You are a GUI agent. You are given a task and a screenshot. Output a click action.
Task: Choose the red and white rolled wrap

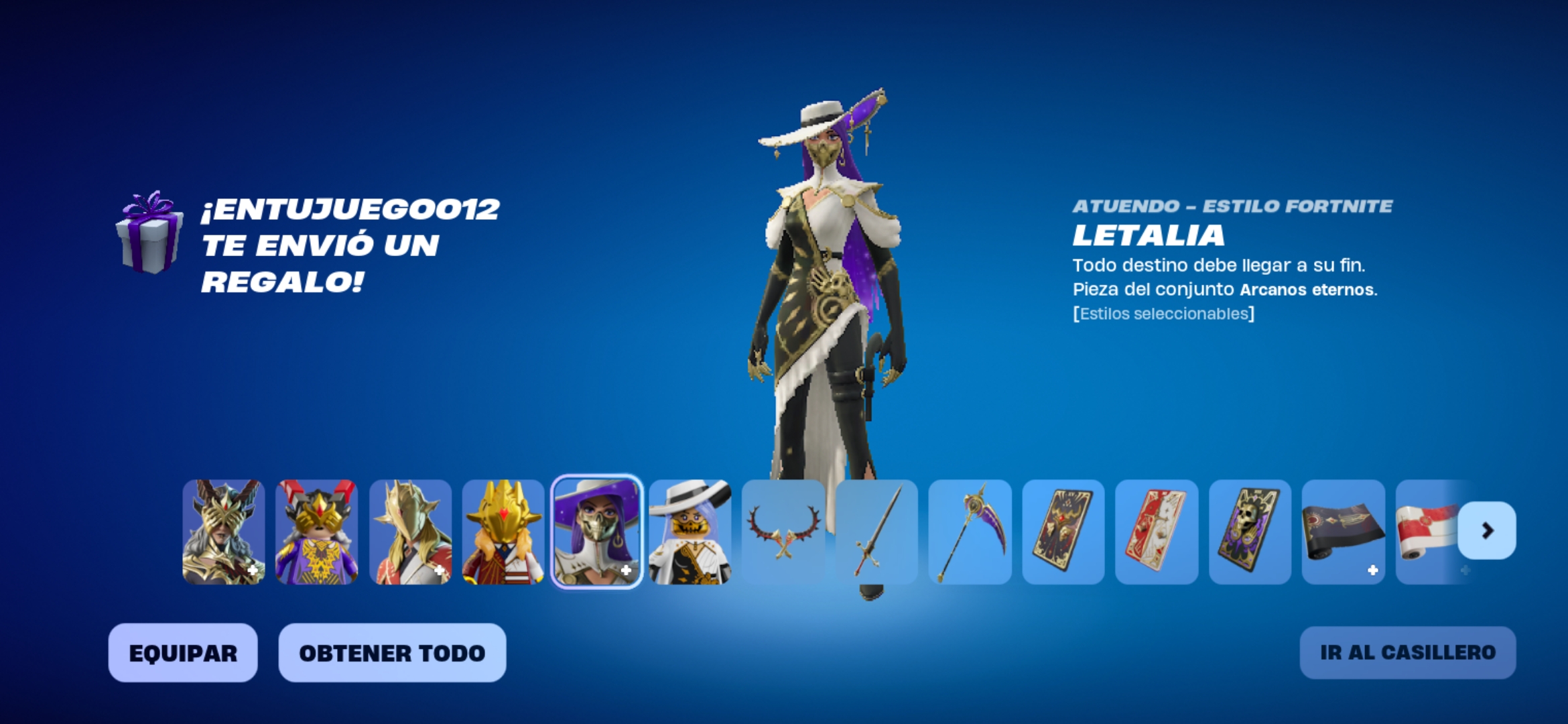click(1427, 532)
